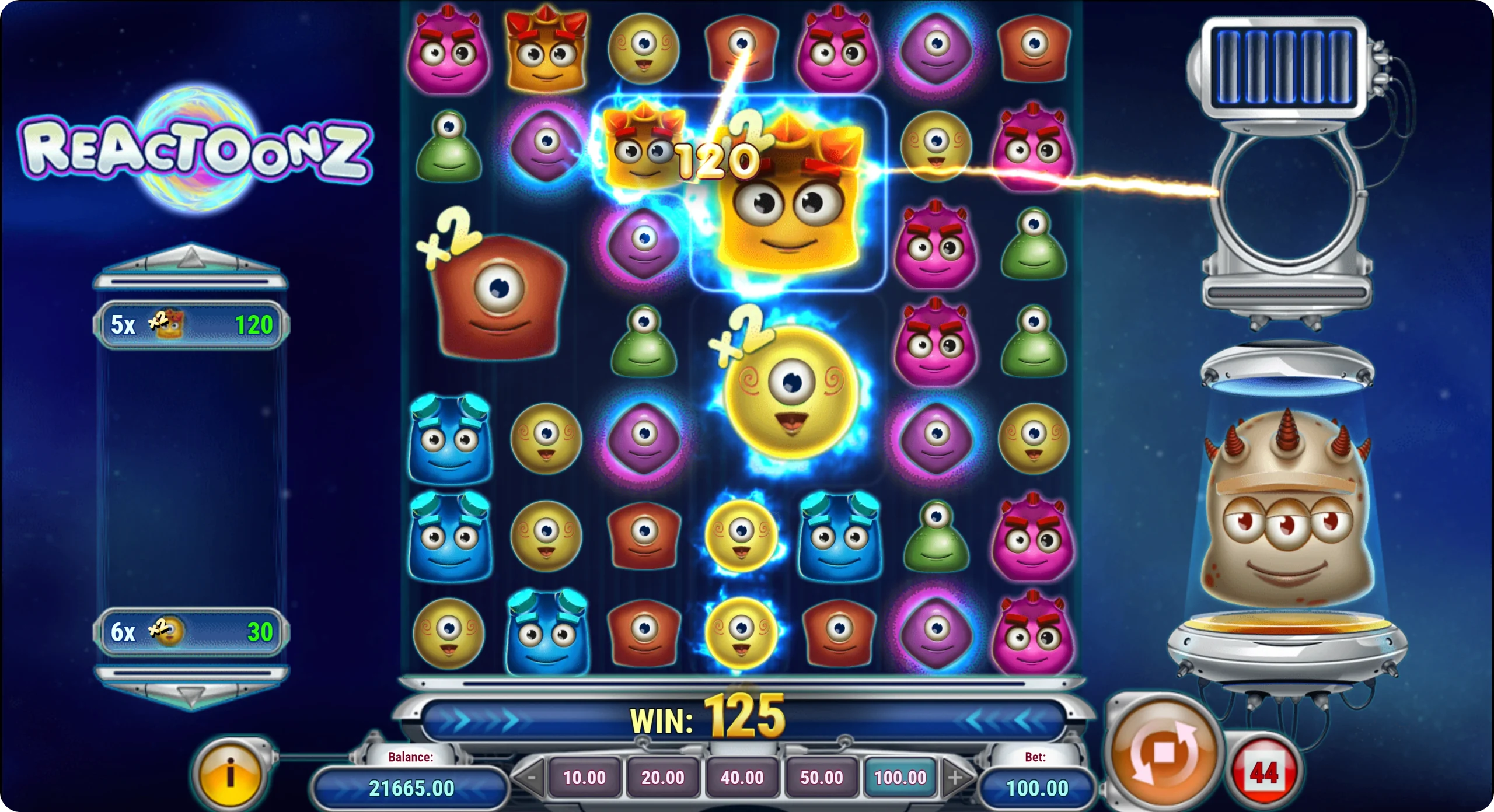Pick the 50.00 bet option
This screenshot has width=1494, height=812.
coord(821,777)
